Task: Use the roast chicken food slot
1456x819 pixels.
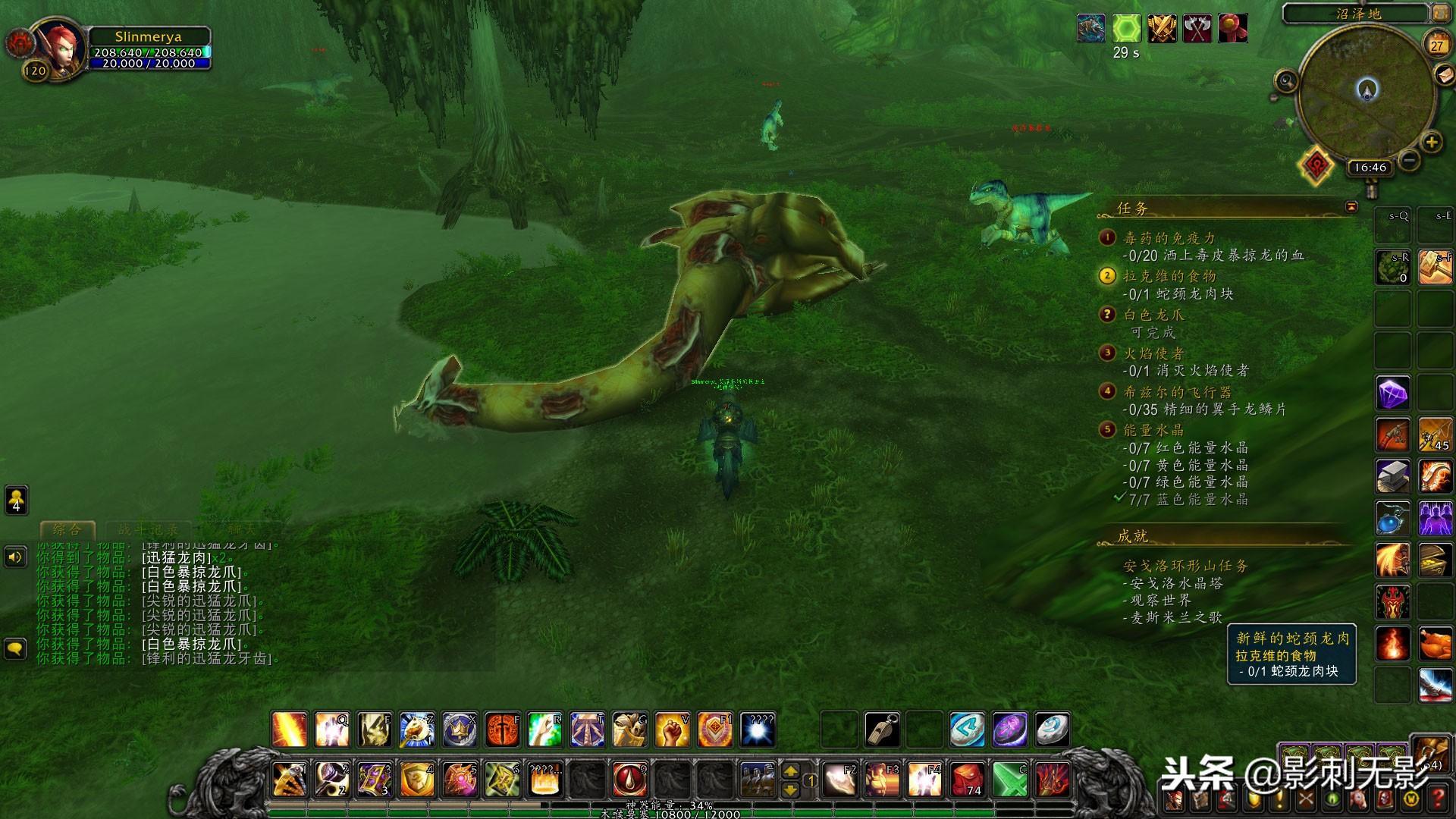Action: coord(1435,644)
